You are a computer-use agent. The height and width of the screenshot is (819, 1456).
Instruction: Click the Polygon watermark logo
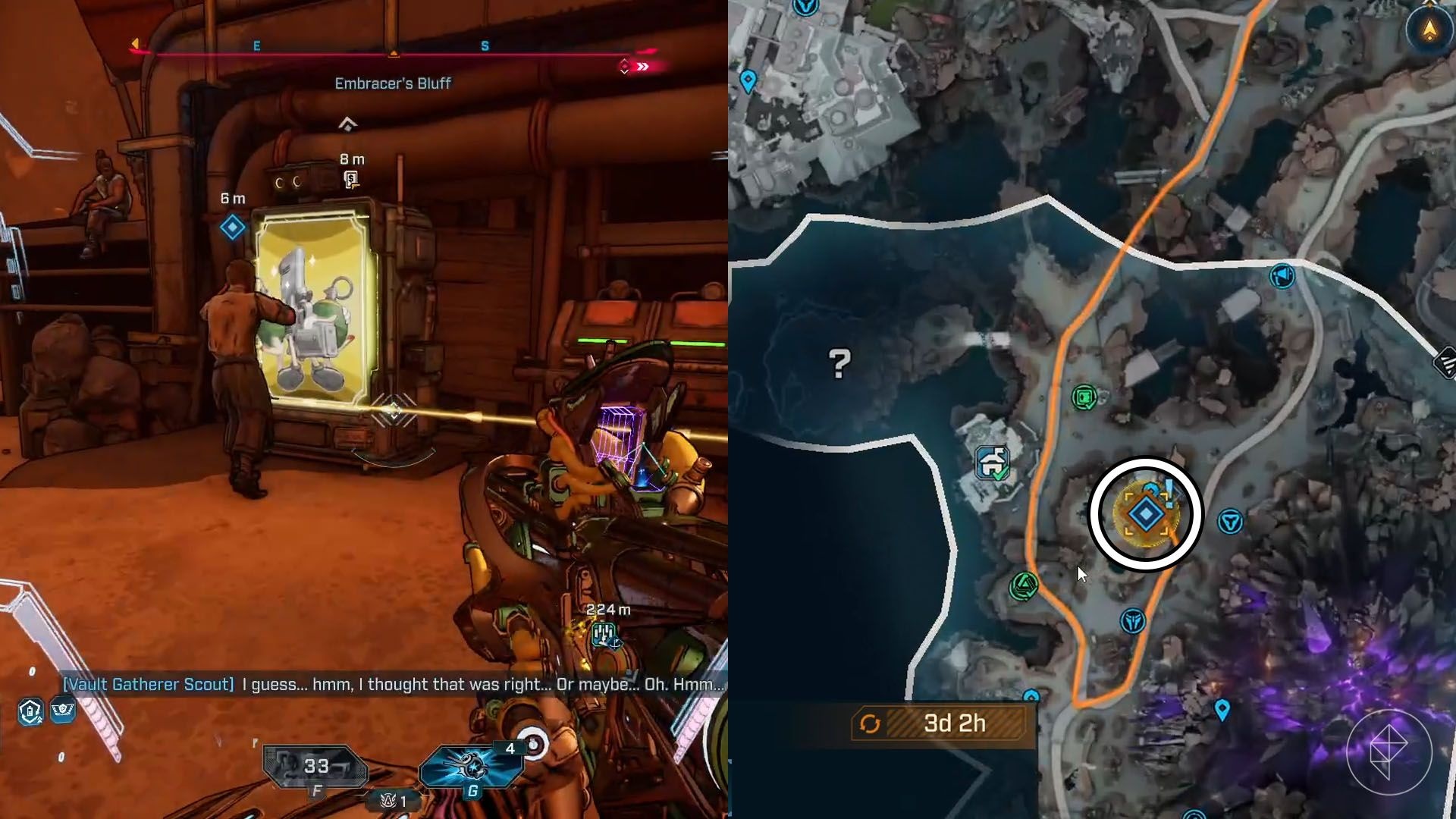(1389, 751)
